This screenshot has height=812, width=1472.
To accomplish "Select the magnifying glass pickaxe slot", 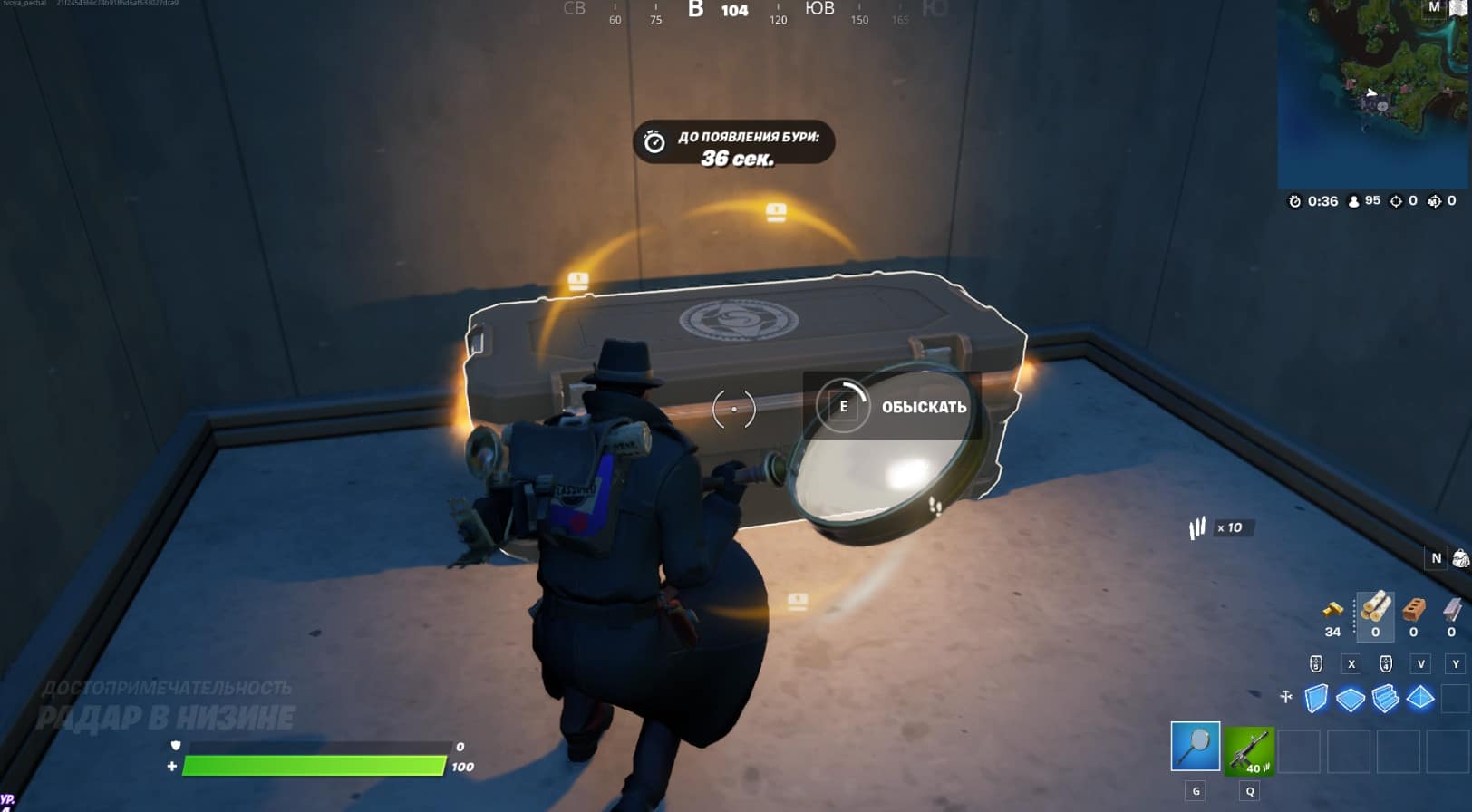I will pos(1196,746).
